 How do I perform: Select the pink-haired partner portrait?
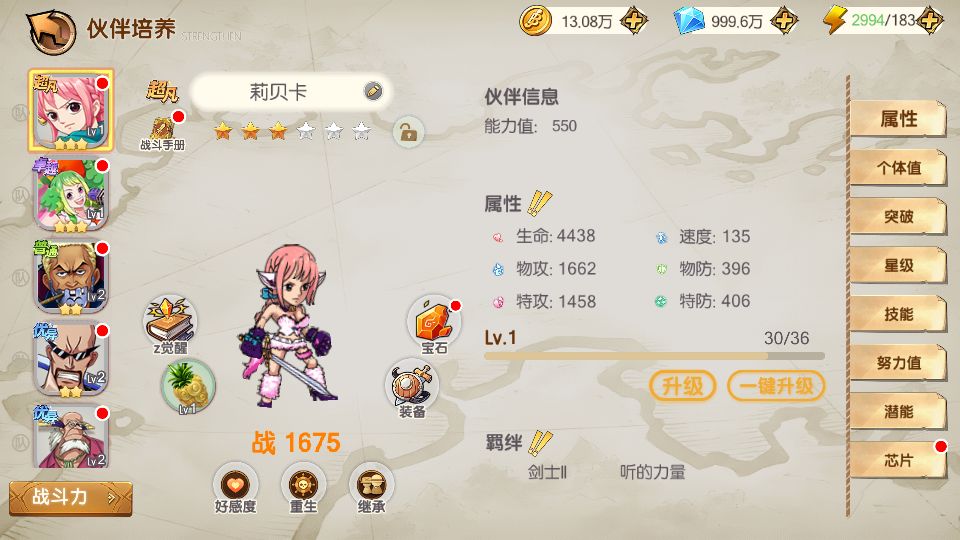pos(71,110)
